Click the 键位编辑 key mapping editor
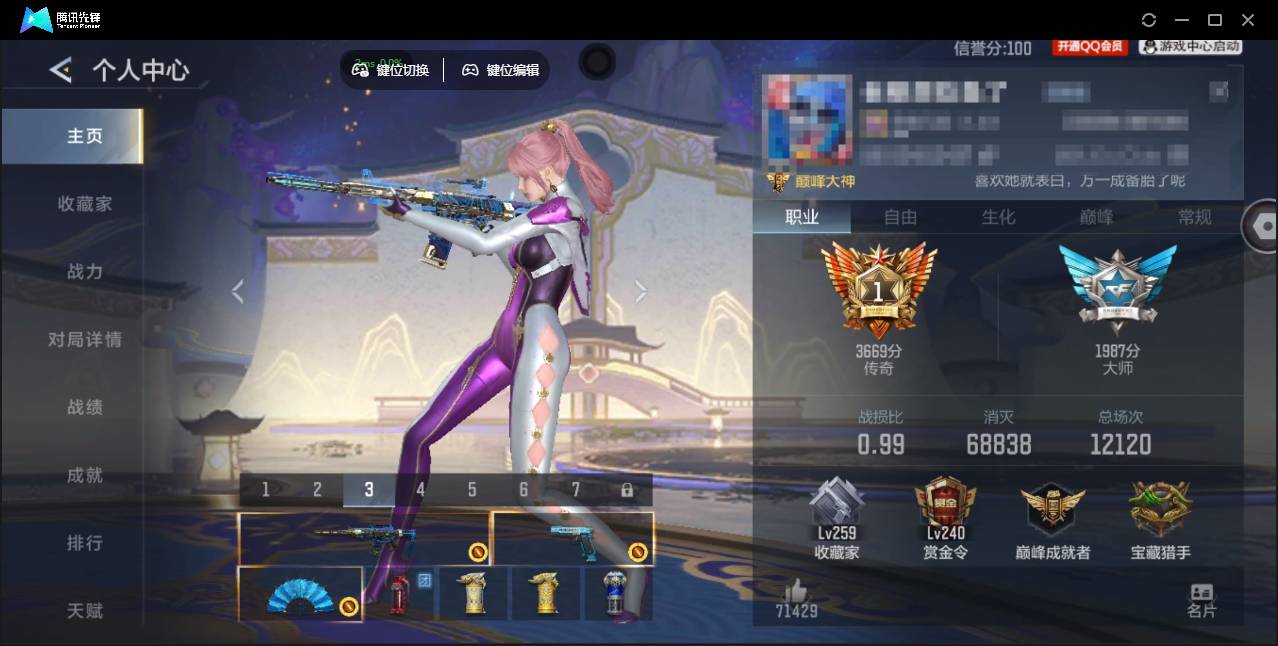The image size is (1278, 646). [x=500, y=70]
